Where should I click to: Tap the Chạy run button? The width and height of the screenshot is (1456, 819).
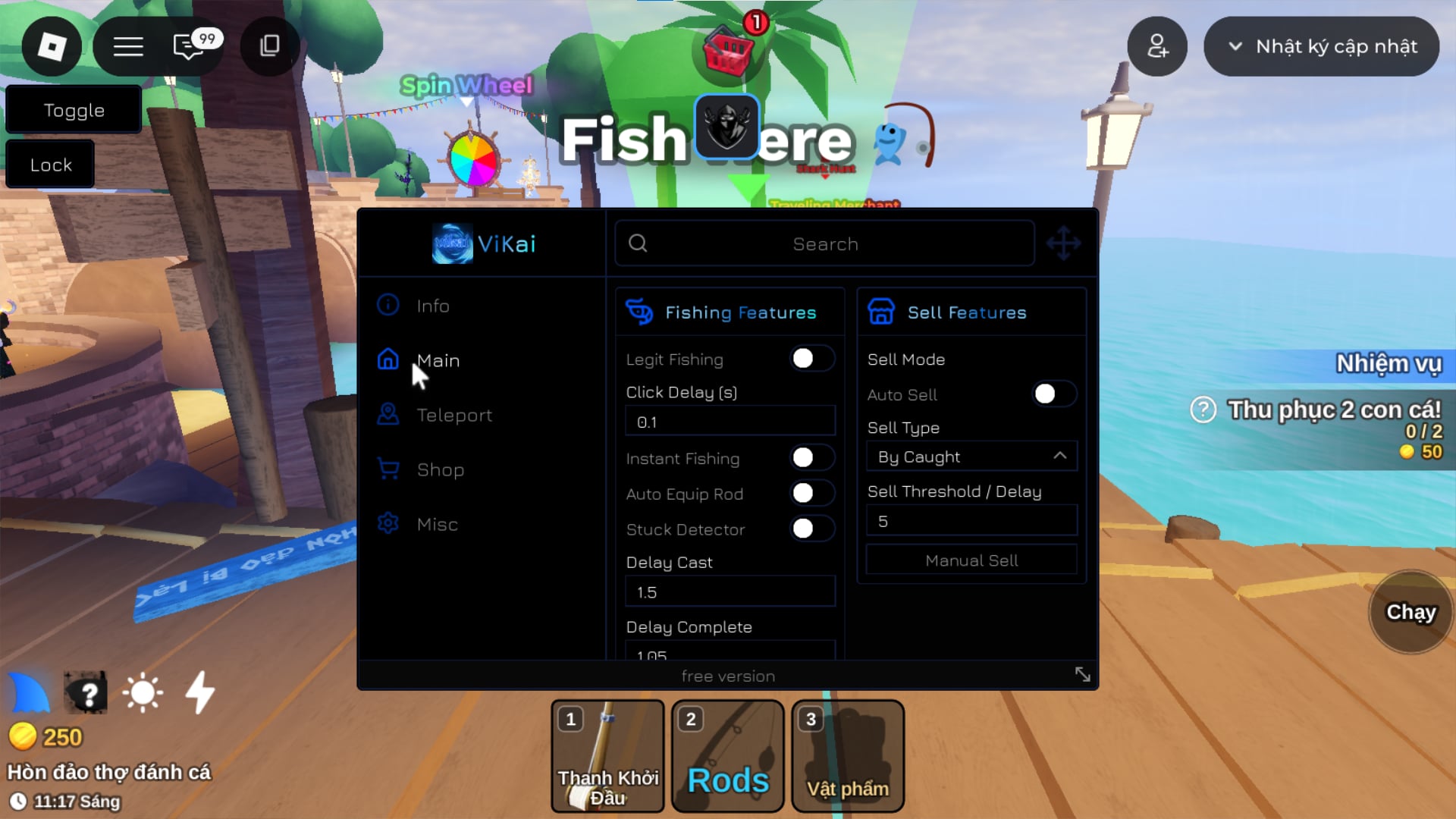coord(1410,612)
